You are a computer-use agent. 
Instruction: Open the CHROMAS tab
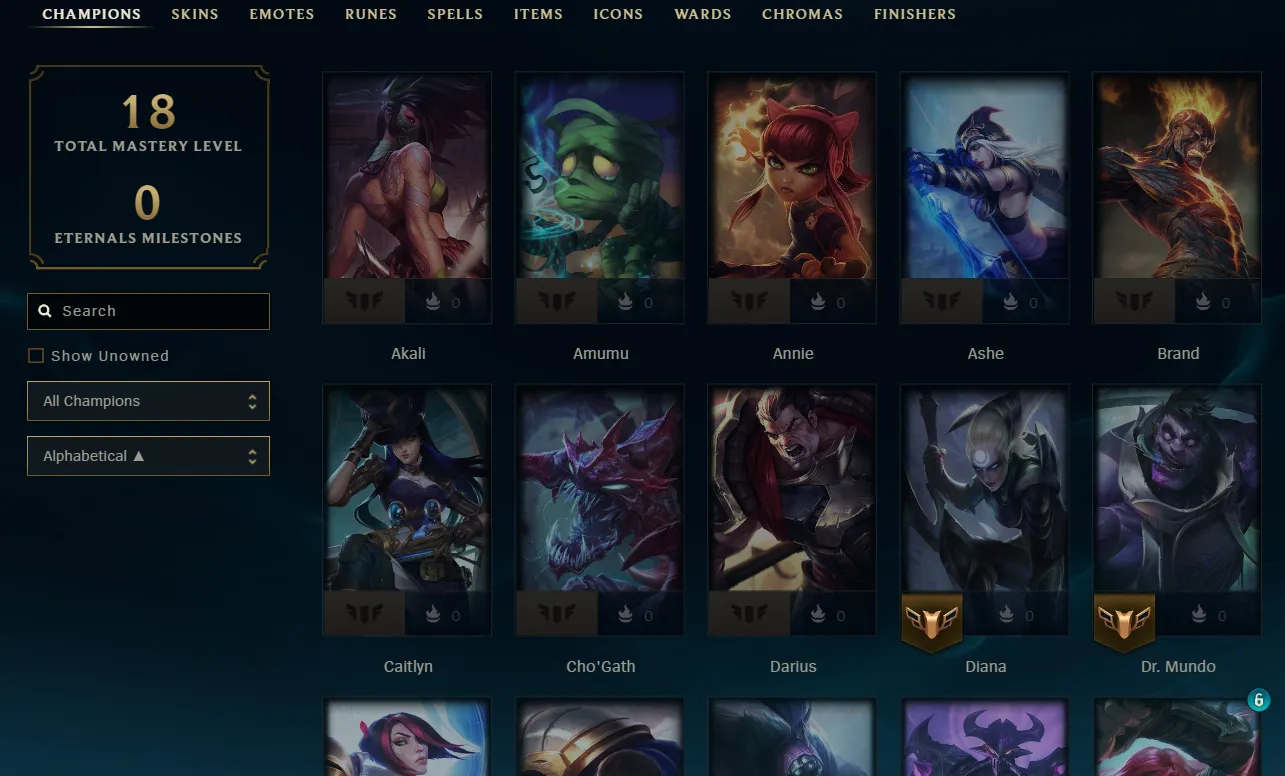point(802,14)
